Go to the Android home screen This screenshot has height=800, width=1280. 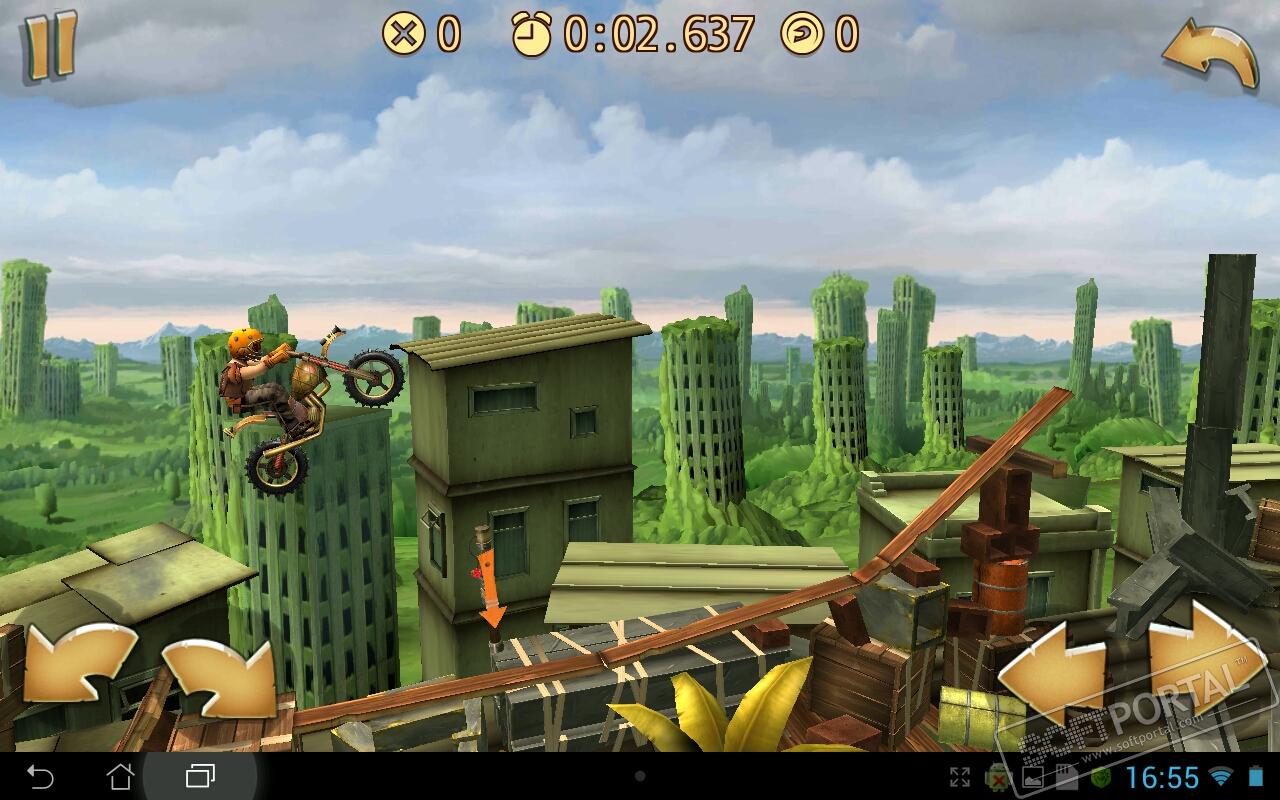click(120, 776)
